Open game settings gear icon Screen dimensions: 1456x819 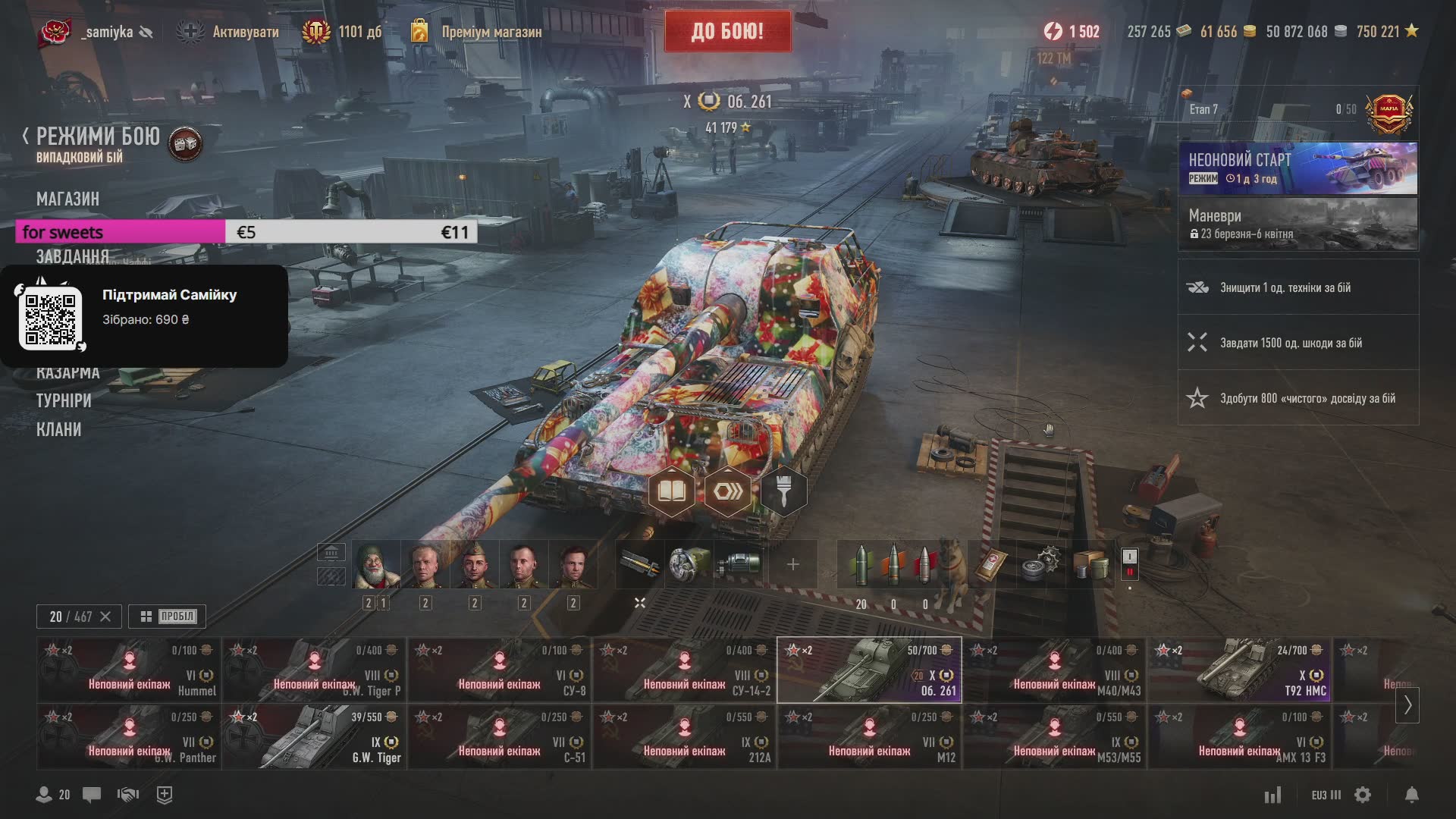point(1363,795)
